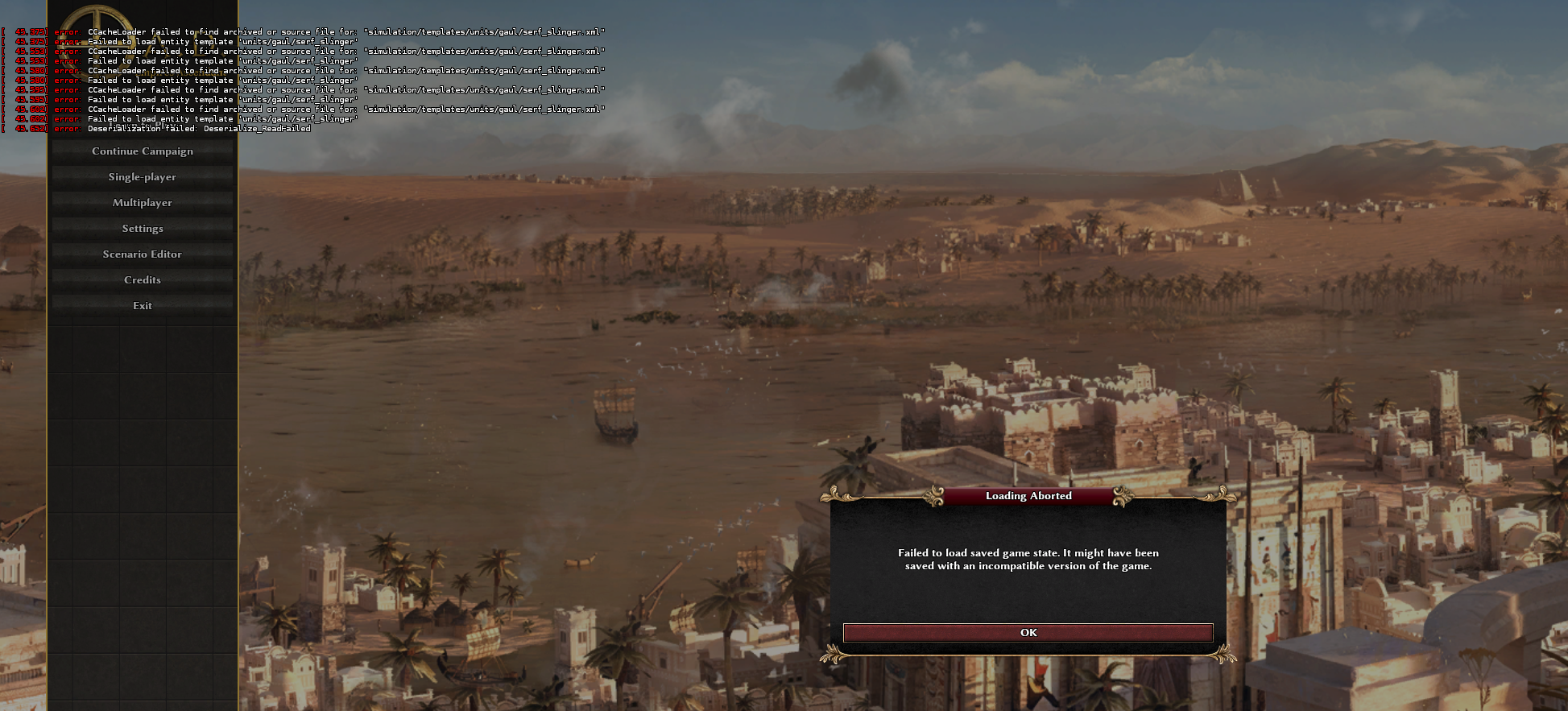This screenshot has width=1568, height=711.
Task: Launch the Scenario Editor
Action: tap(143, 254)
